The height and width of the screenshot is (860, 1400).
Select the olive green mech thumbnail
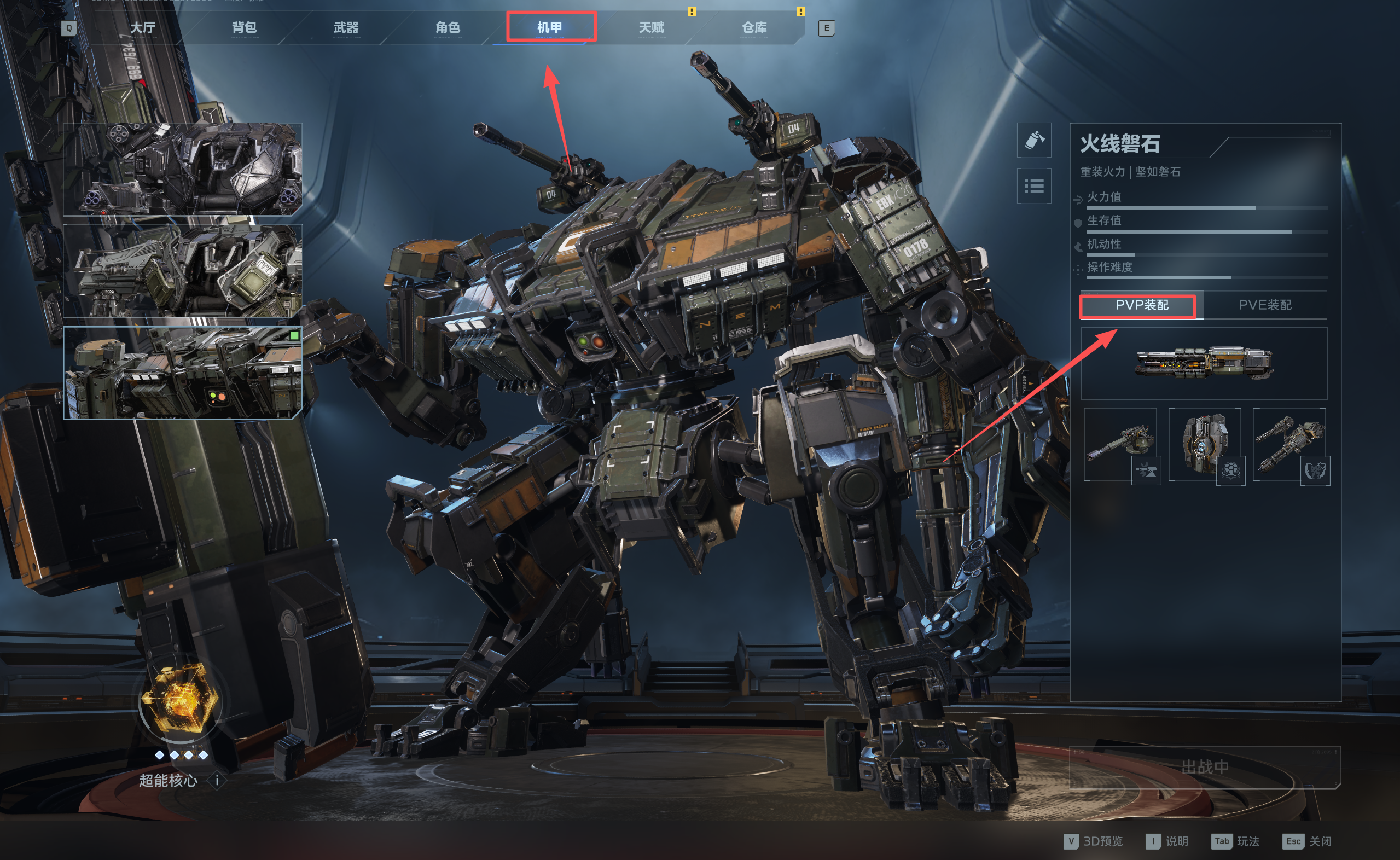(182, 271)
